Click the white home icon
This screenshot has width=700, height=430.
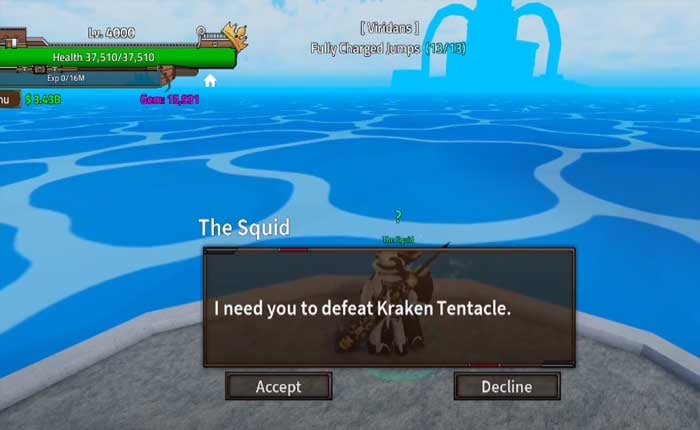[x=211, y=80]
